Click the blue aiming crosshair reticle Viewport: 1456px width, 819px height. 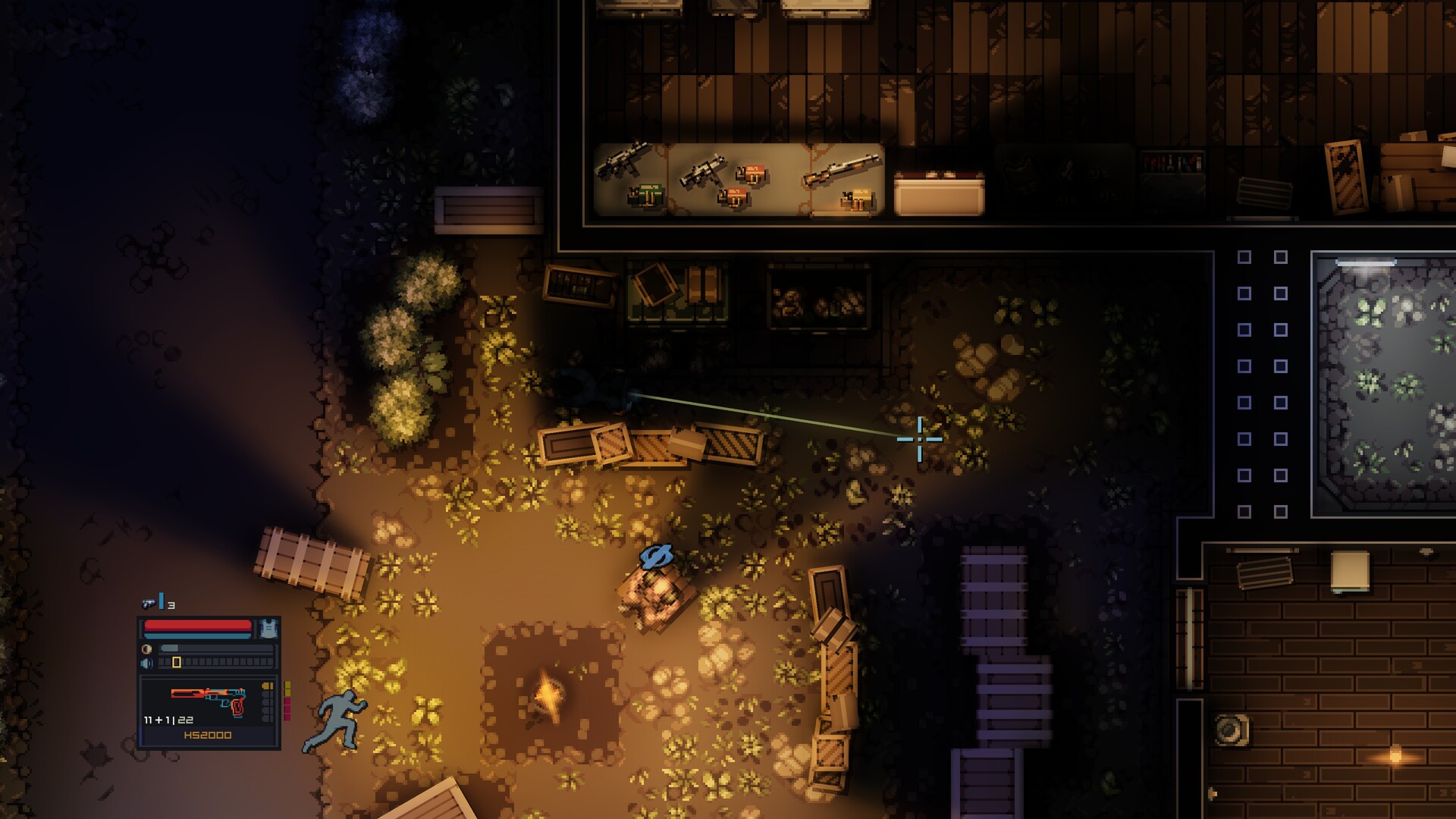[918, 440]
